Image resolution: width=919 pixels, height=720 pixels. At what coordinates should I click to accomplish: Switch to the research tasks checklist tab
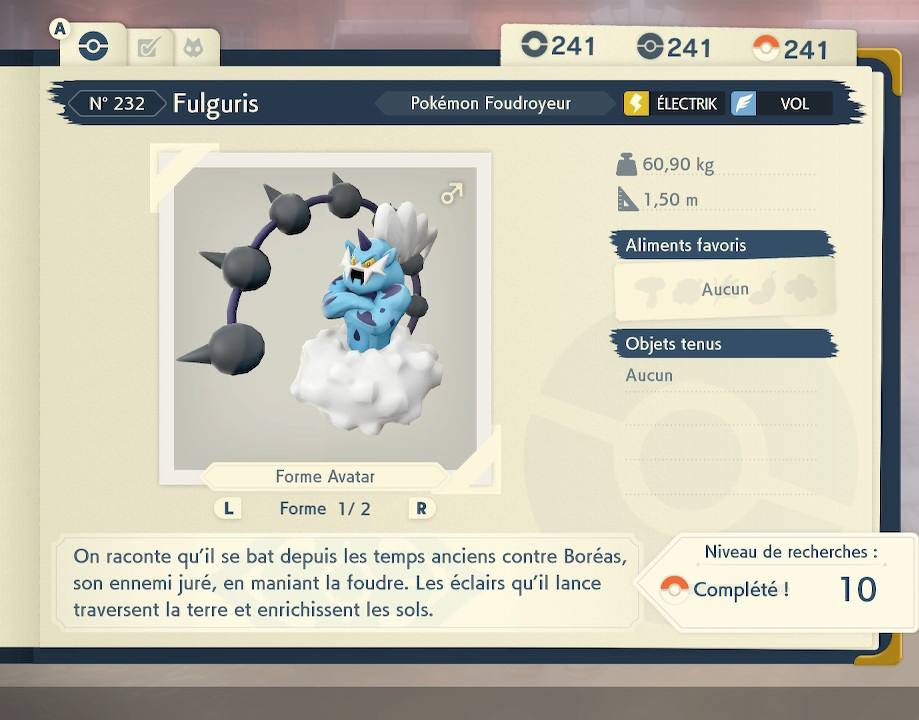pos(148,47)
